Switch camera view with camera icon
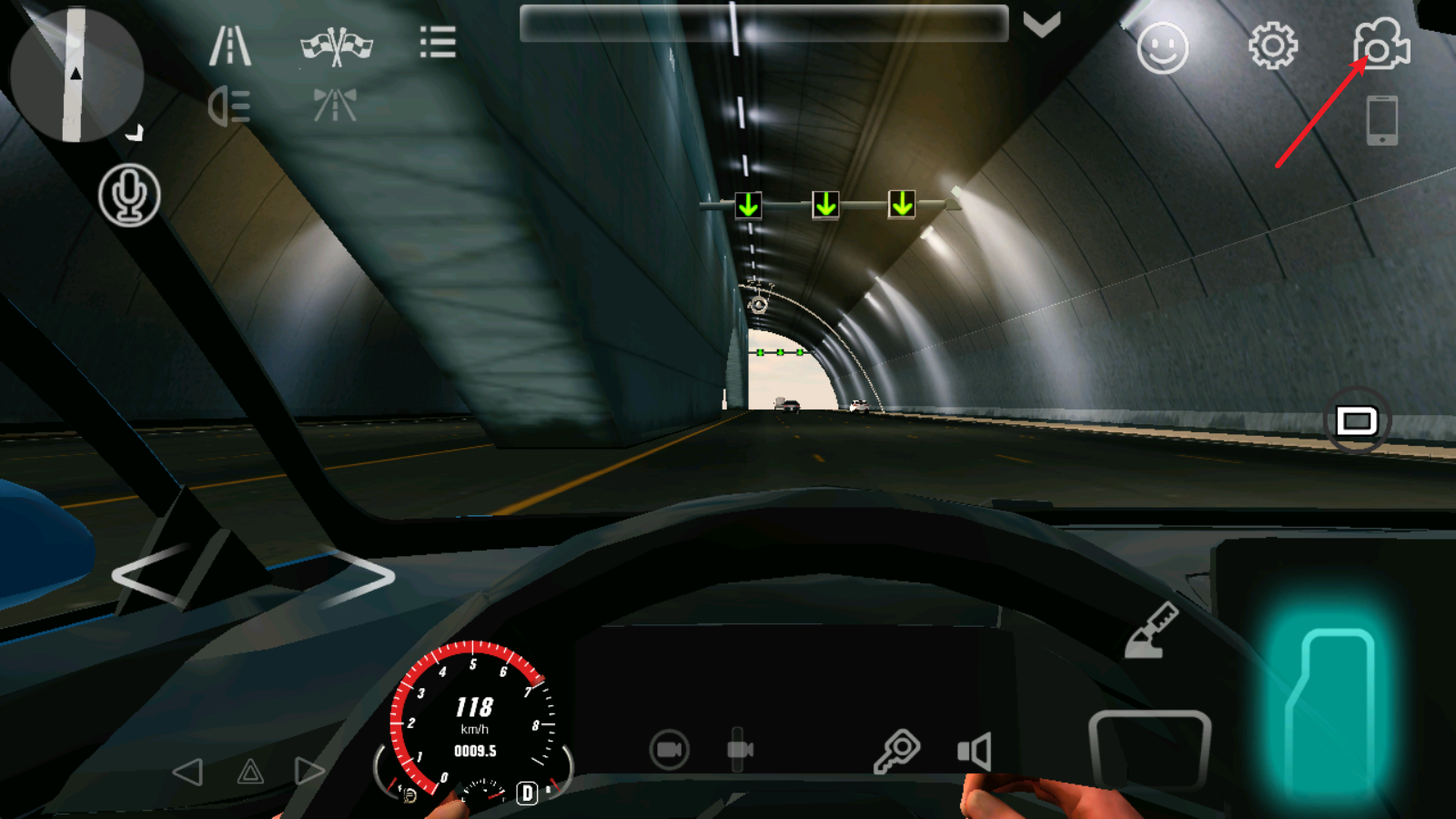 (x=1381, y=44)
